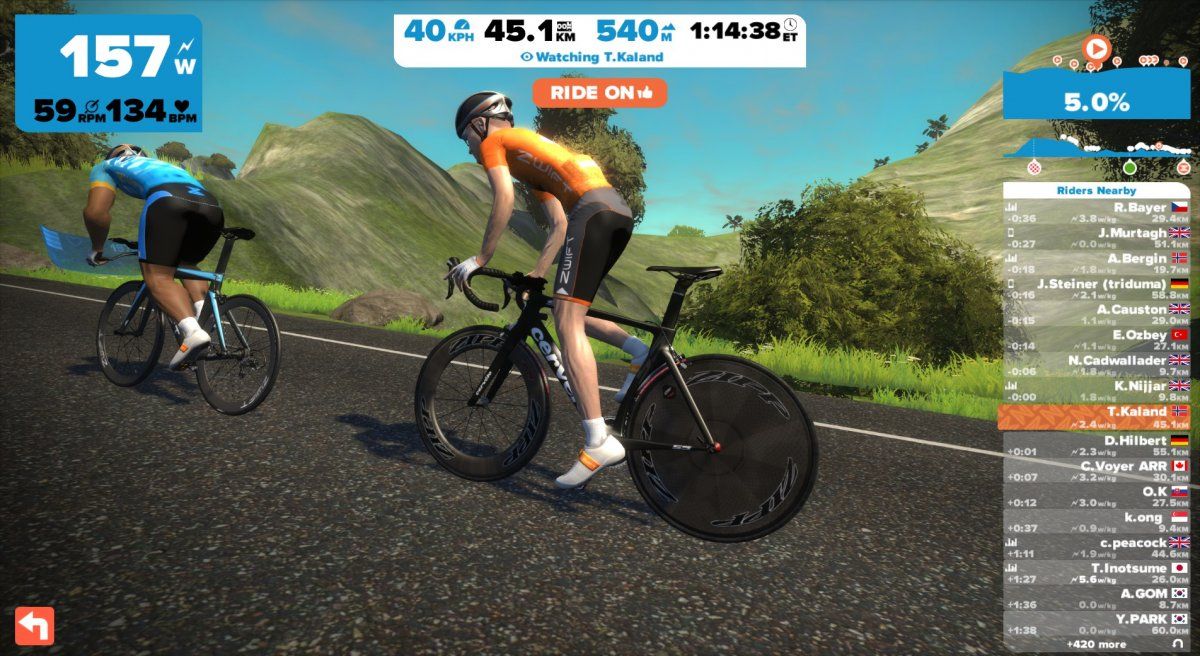Pick J.Steiner (triduma) from the rider list
This screenshot has width=1200, height=656.
1096,288
